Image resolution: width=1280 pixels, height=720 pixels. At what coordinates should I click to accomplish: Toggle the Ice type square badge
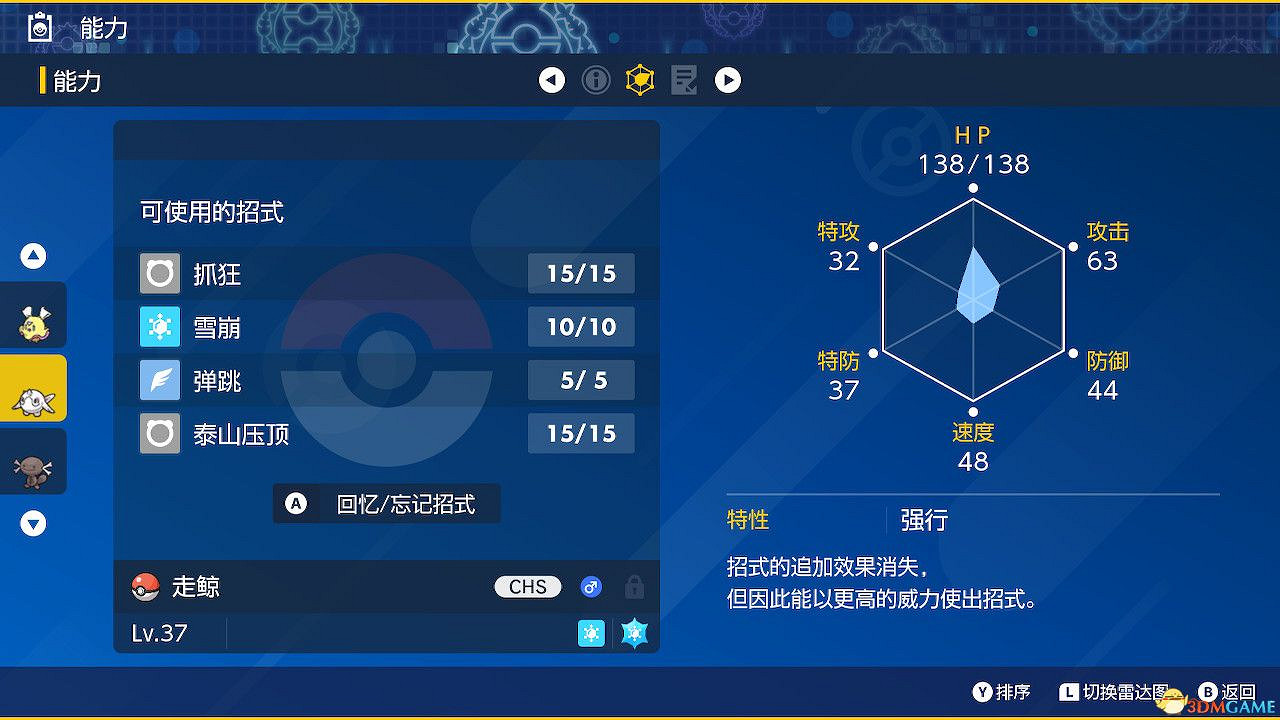(592, 632)
